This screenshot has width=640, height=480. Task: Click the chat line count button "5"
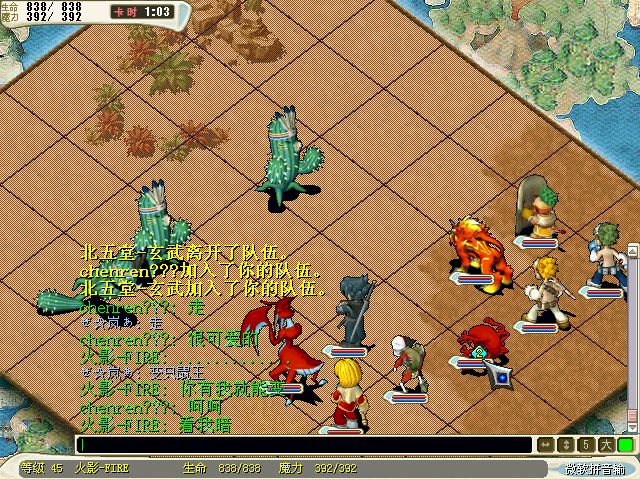[x=585, y=445]
